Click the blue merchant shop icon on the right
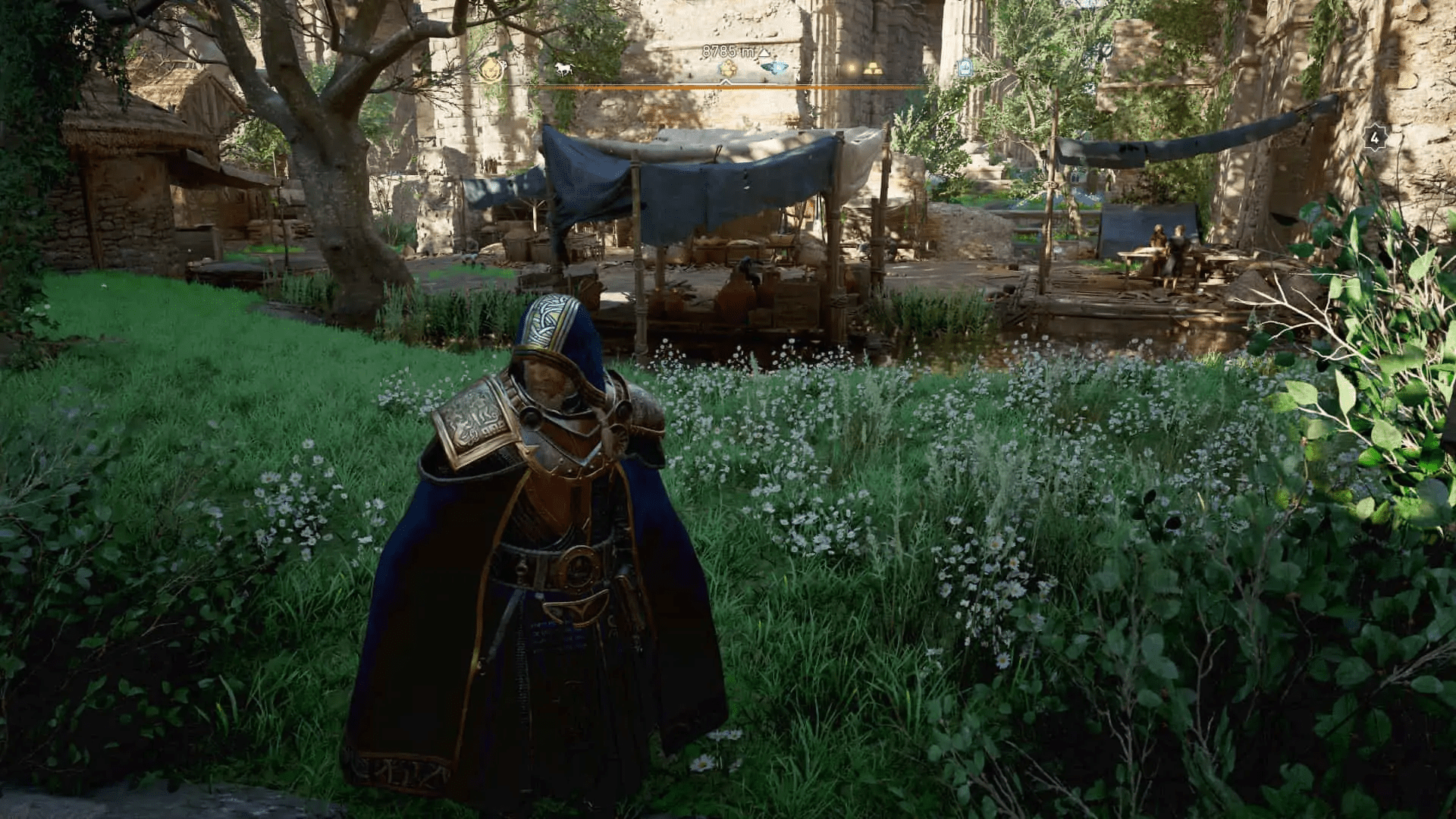The image size is (1456, 819). click(965, 68)
